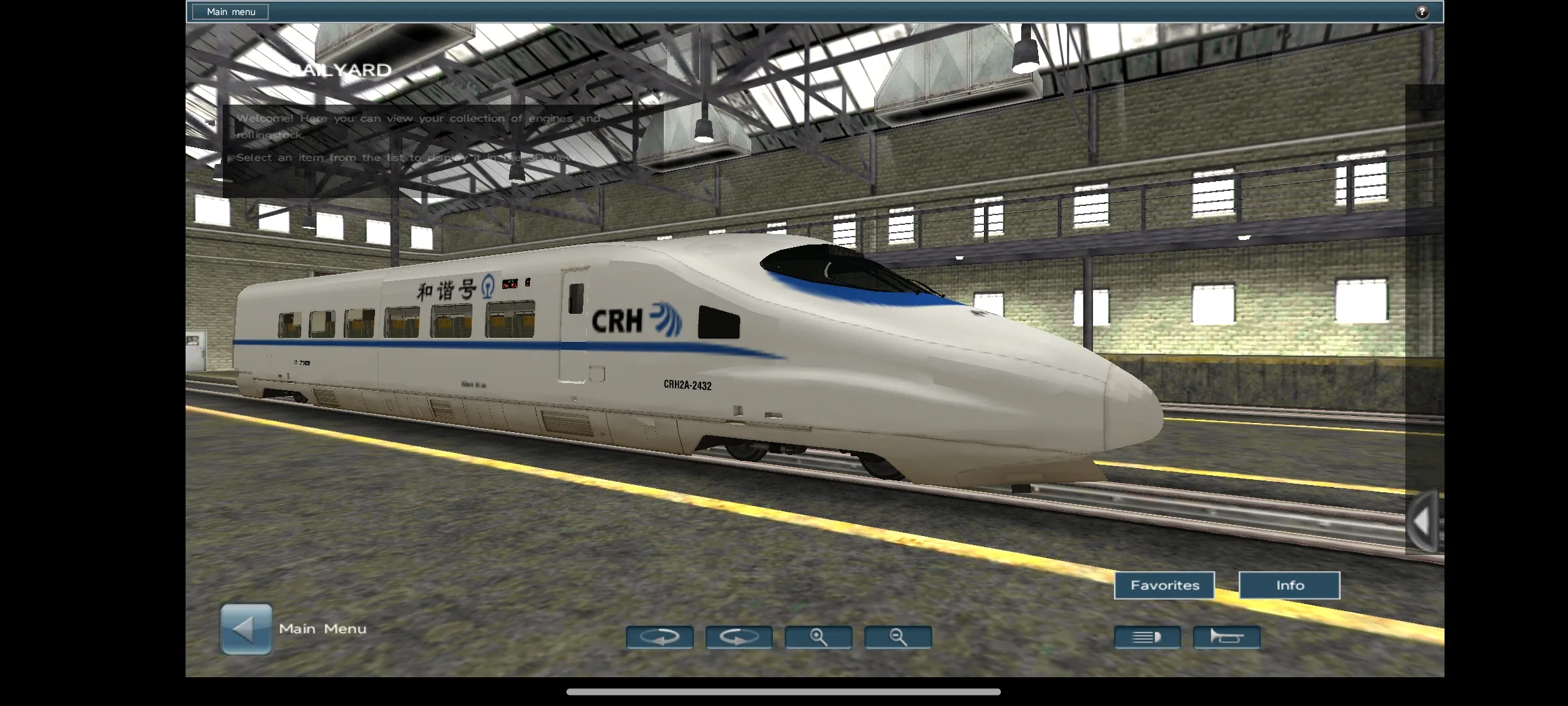The height and width of the screenshot is (706, 1568).
Task: Open the Favorites list
Action: (1164, 586)
